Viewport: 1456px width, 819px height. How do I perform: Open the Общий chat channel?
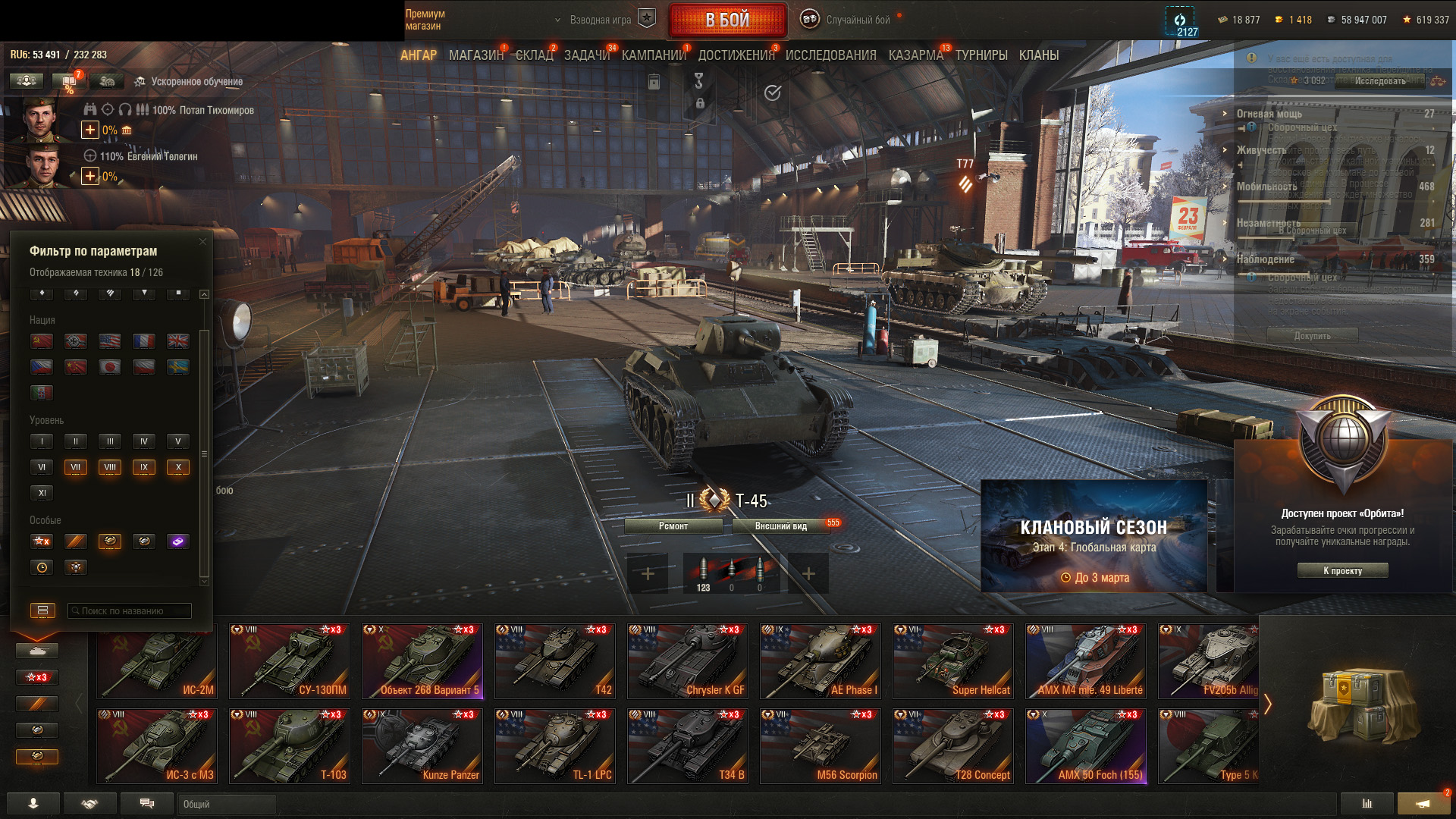click(x=226, y=804)
